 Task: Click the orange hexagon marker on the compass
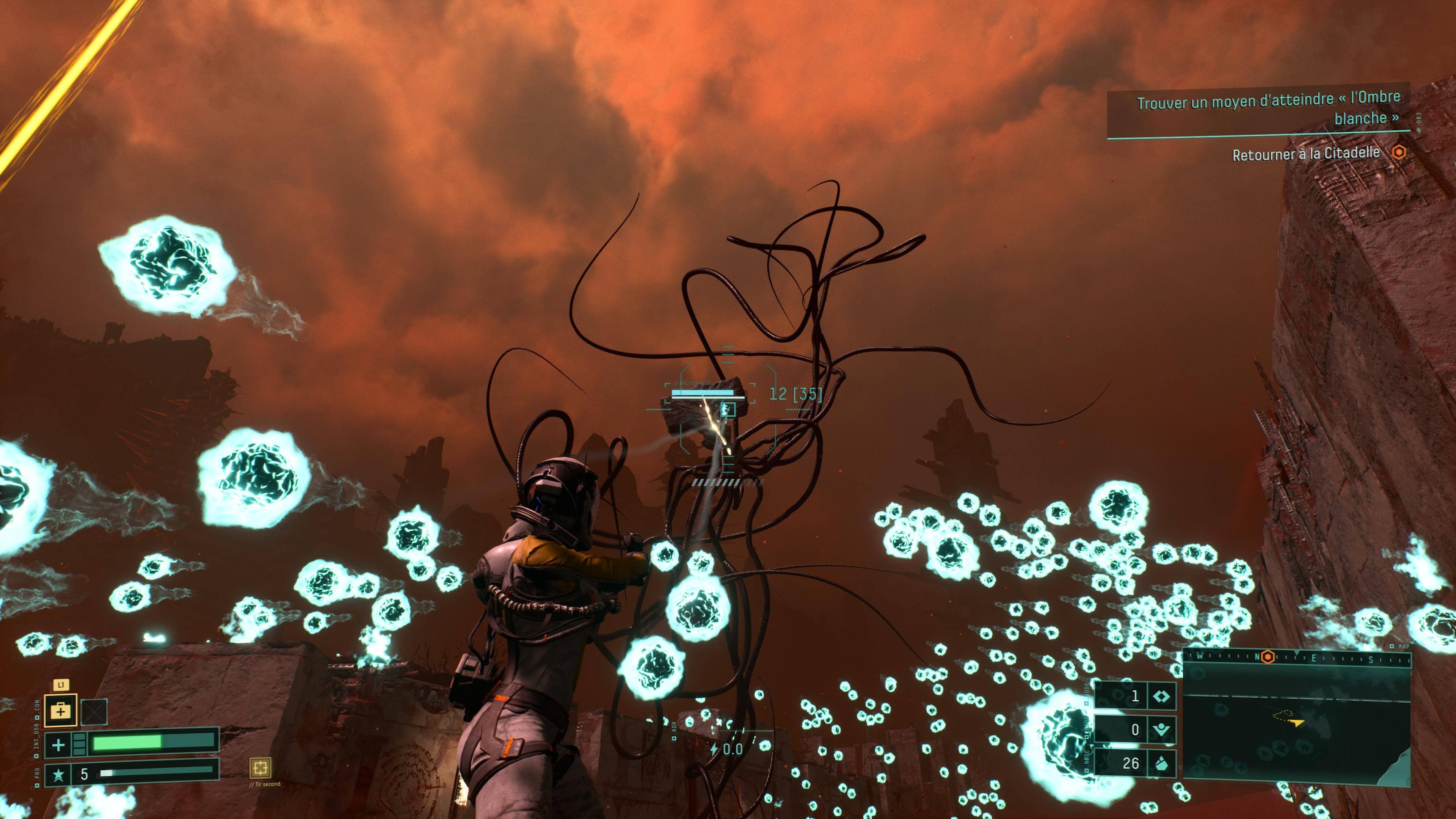(1268, 657)
